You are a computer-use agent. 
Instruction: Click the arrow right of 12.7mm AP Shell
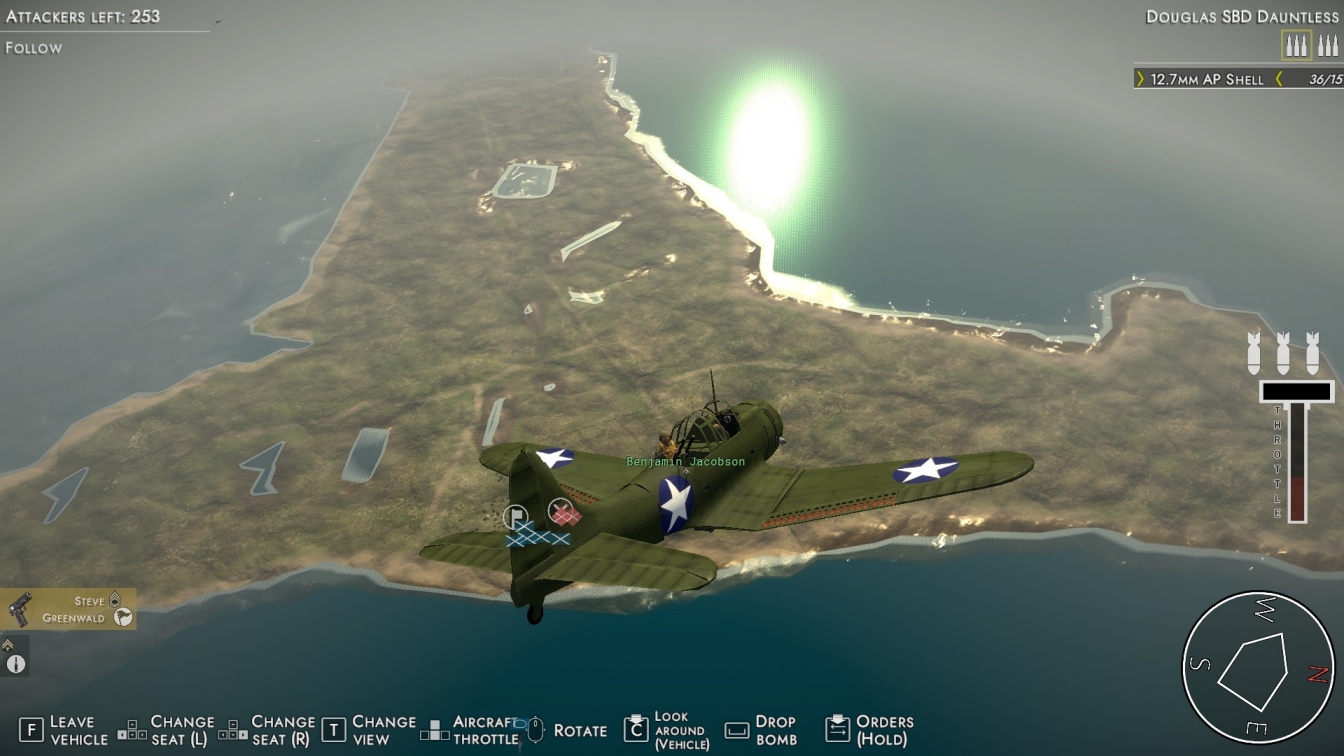1278,79
